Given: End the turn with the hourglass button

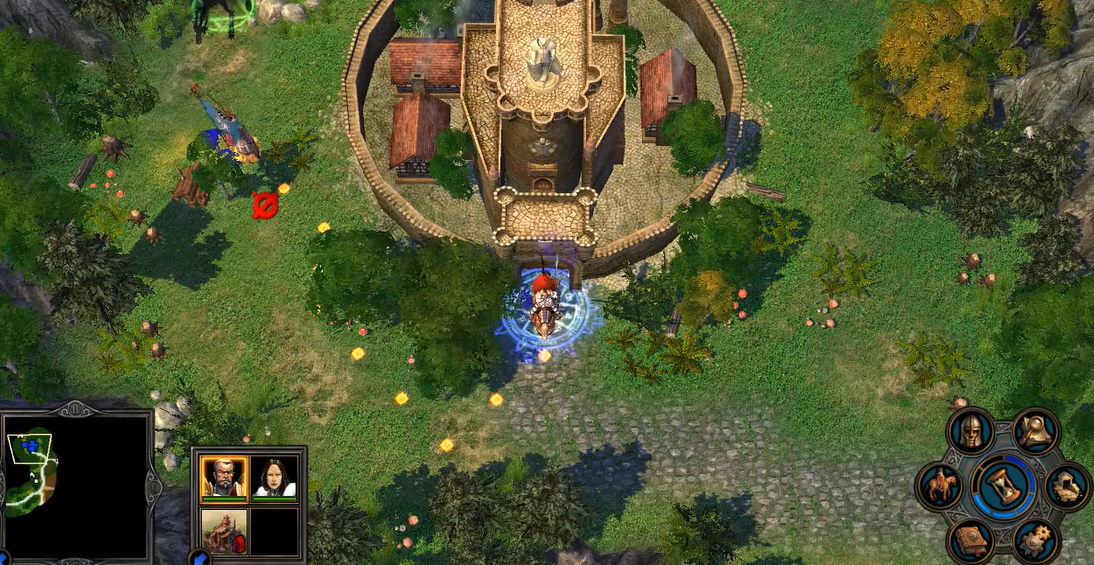Looking at the screenshot, I should click(x=1003, y=487).
